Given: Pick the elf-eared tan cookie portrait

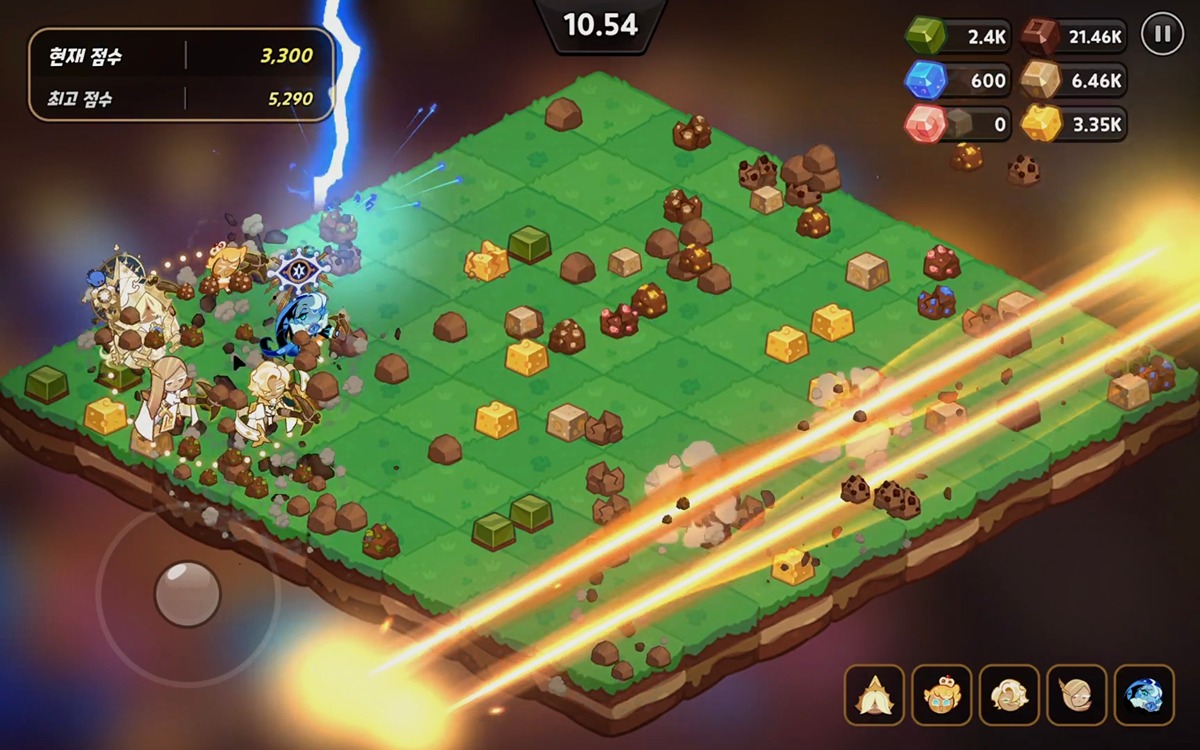Looking at the screenshot, I should click(1076, 695).
